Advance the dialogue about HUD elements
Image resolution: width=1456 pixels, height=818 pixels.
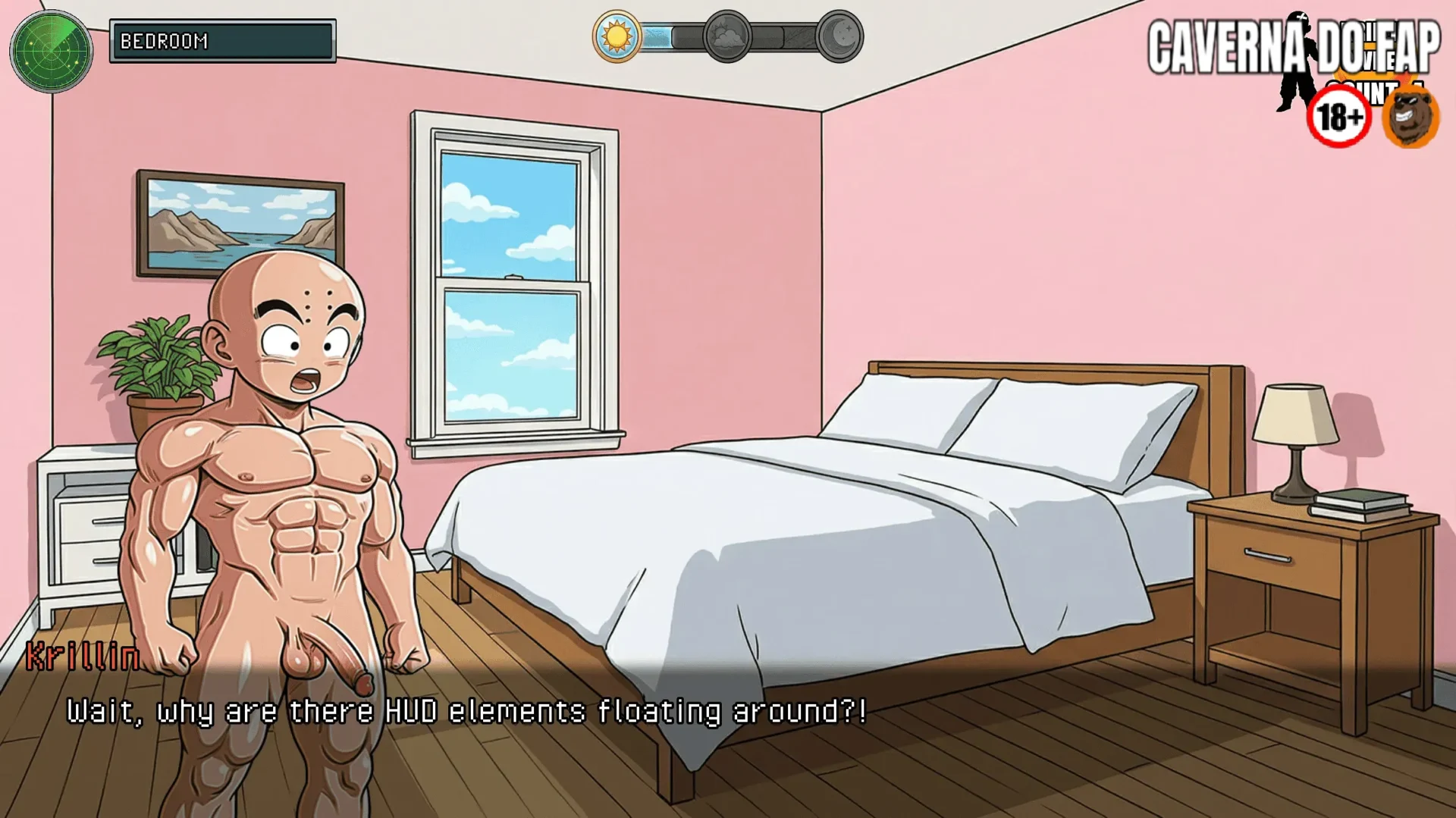(466, 711)
